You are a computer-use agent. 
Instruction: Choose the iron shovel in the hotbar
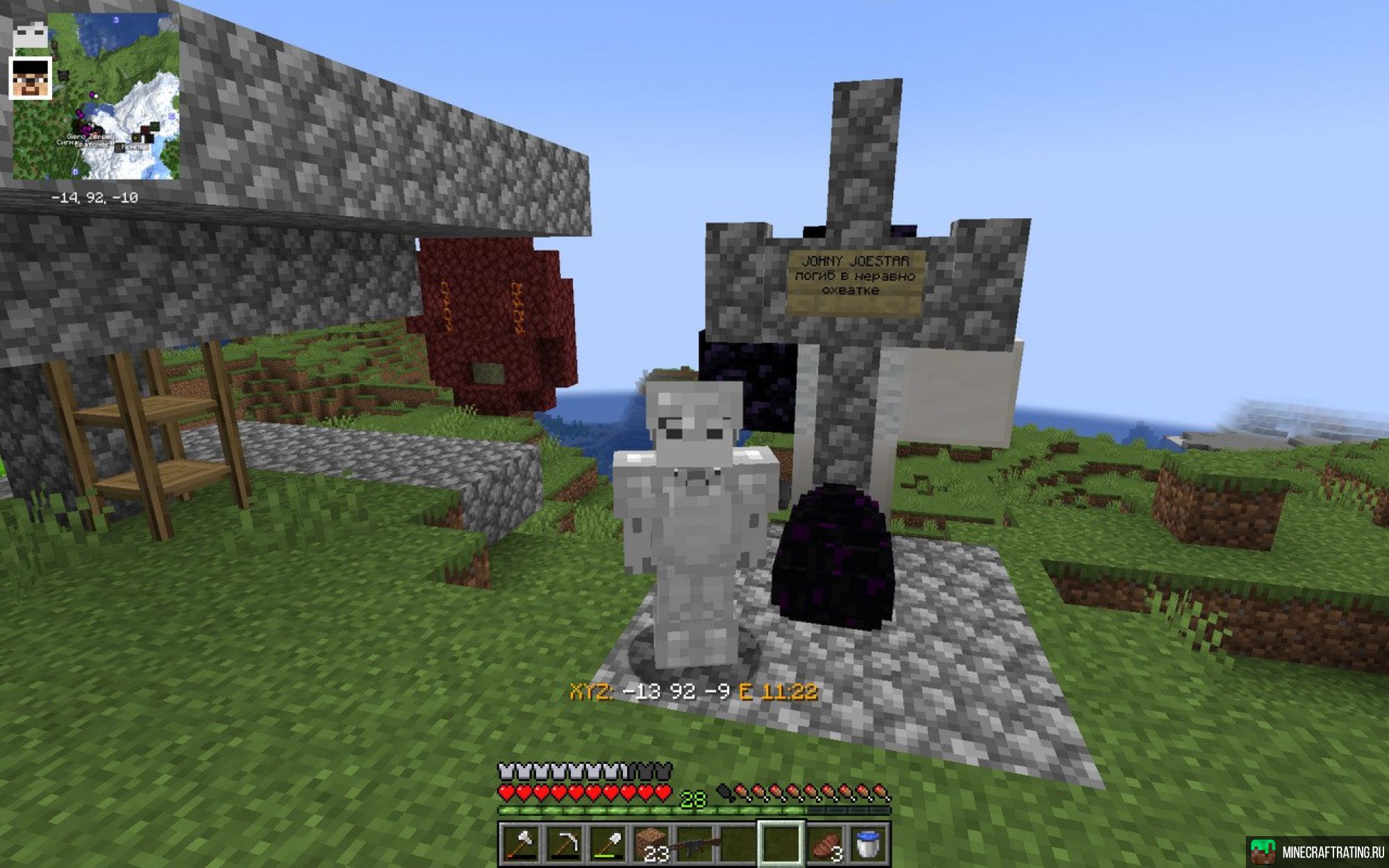[x=608, y=844]
